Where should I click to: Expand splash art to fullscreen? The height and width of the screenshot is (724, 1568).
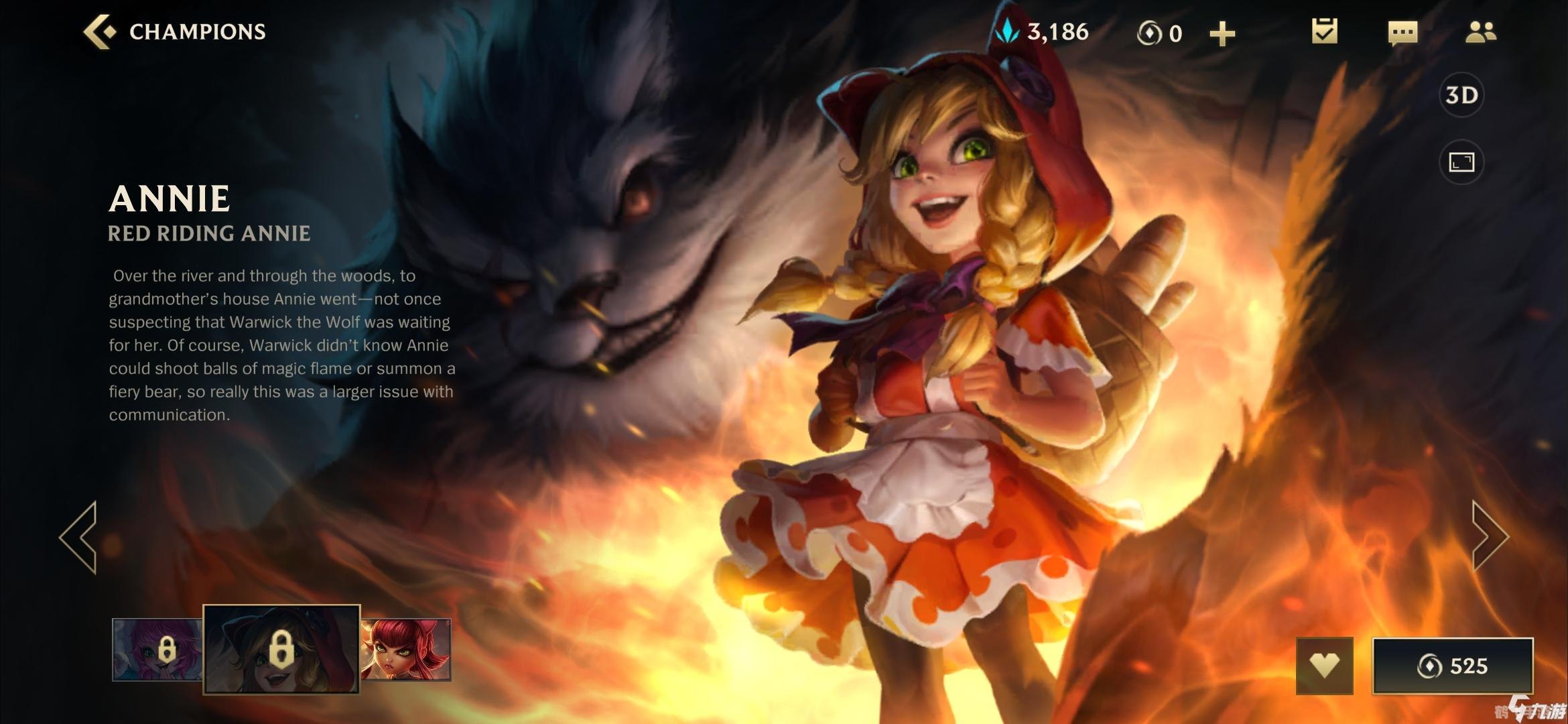(x=1461, y=162)
